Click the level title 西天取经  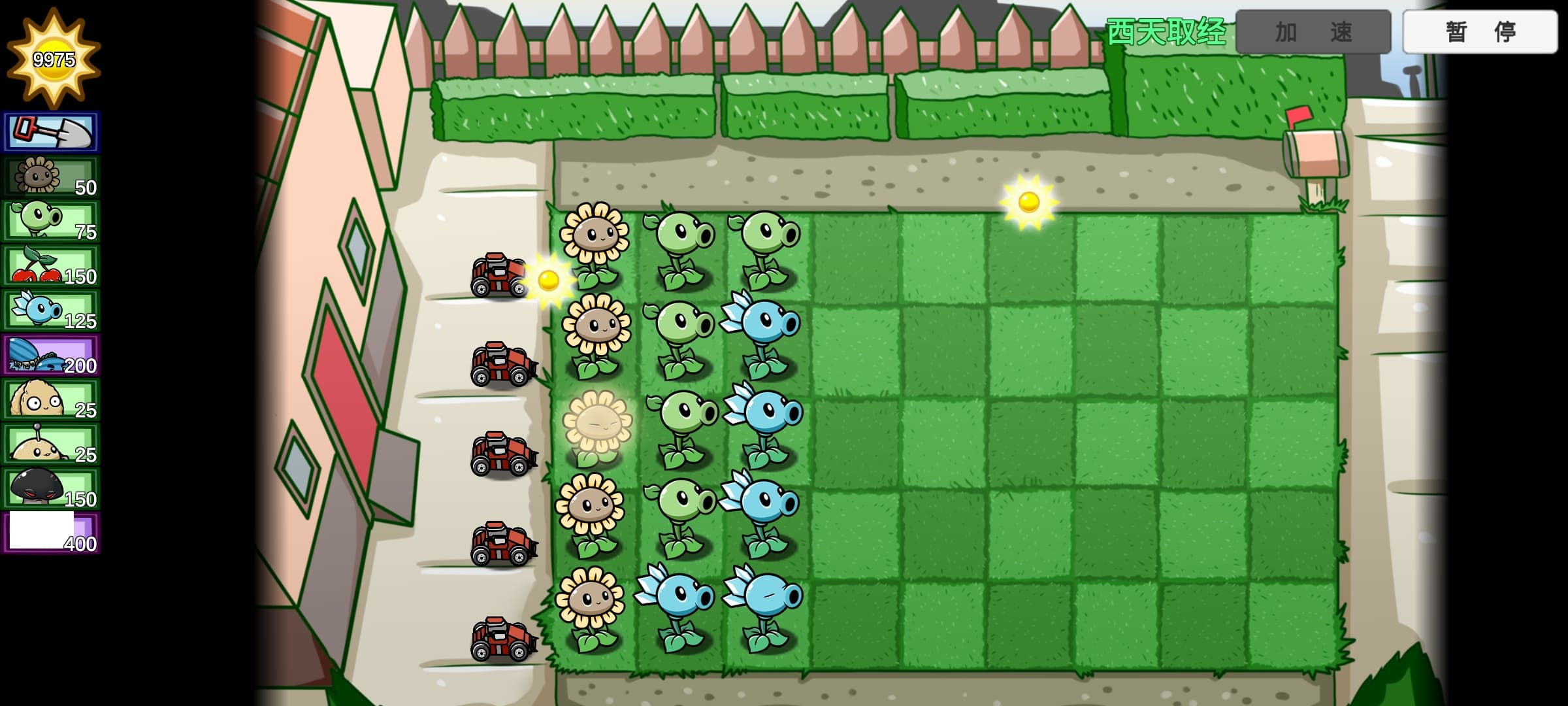[x=1166, y=33]
